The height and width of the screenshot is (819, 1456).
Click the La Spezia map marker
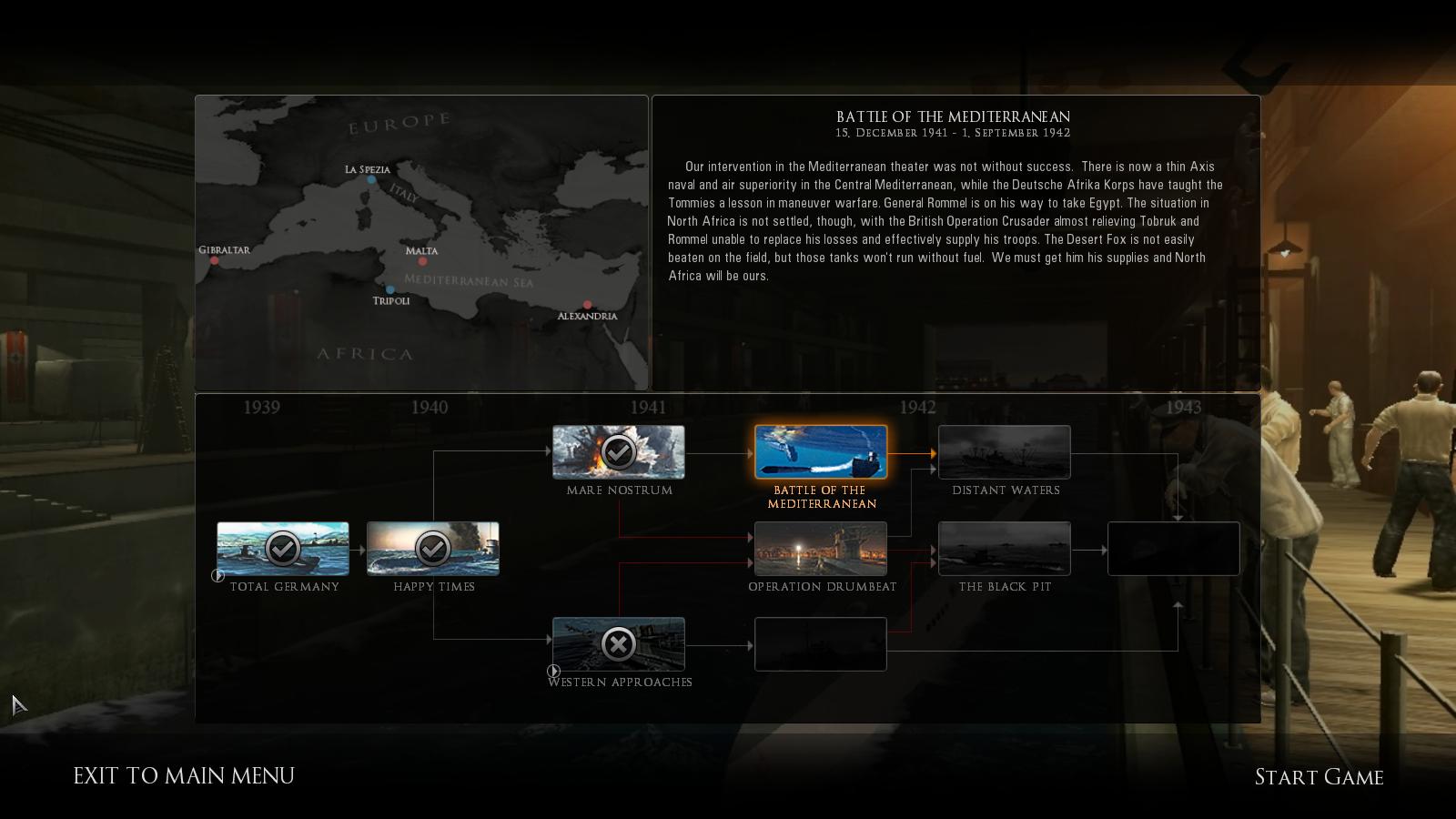[371, 180]
